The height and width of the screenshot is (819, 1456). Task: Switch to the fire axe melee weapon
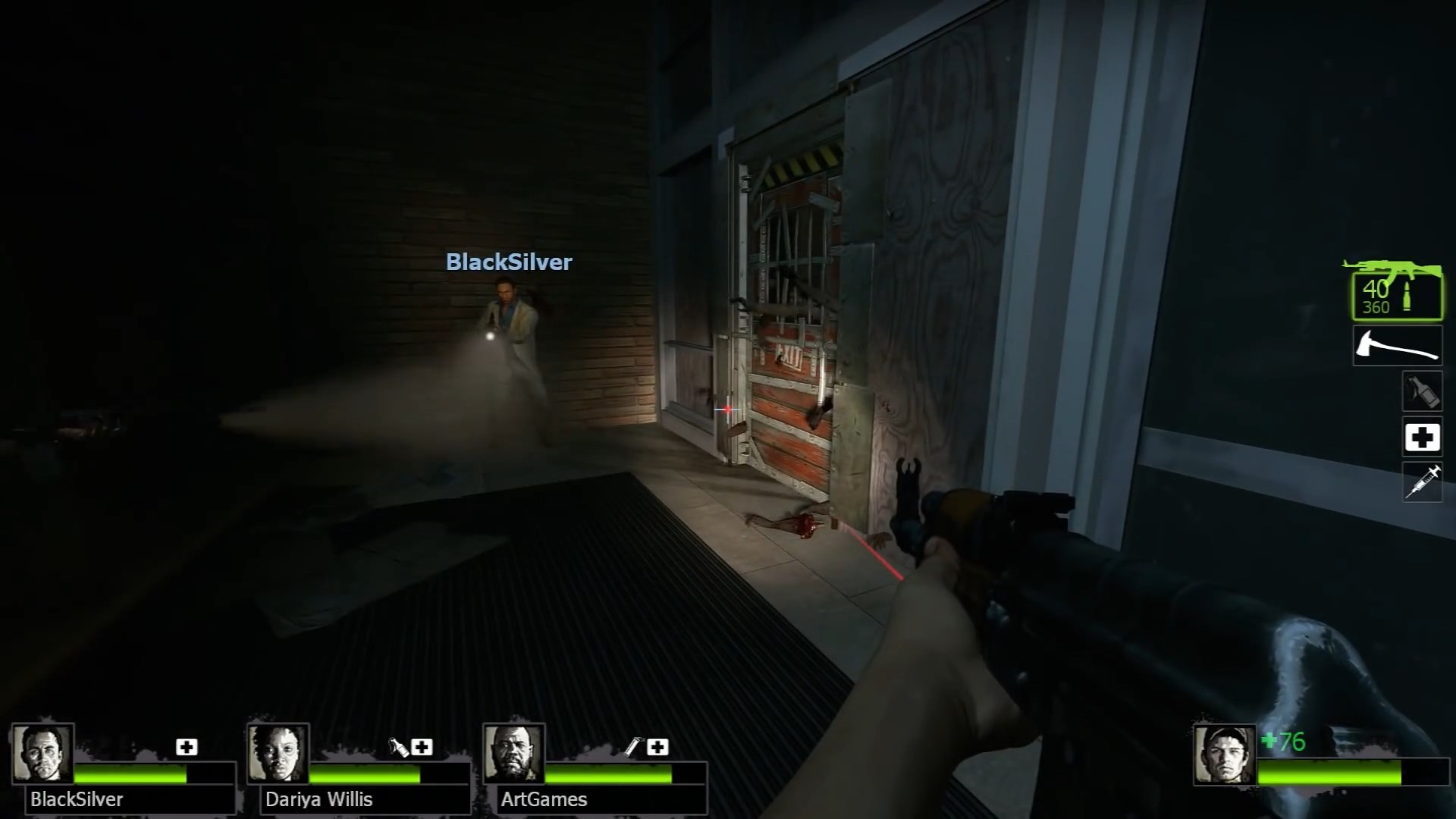click(x=1398, y=345)
